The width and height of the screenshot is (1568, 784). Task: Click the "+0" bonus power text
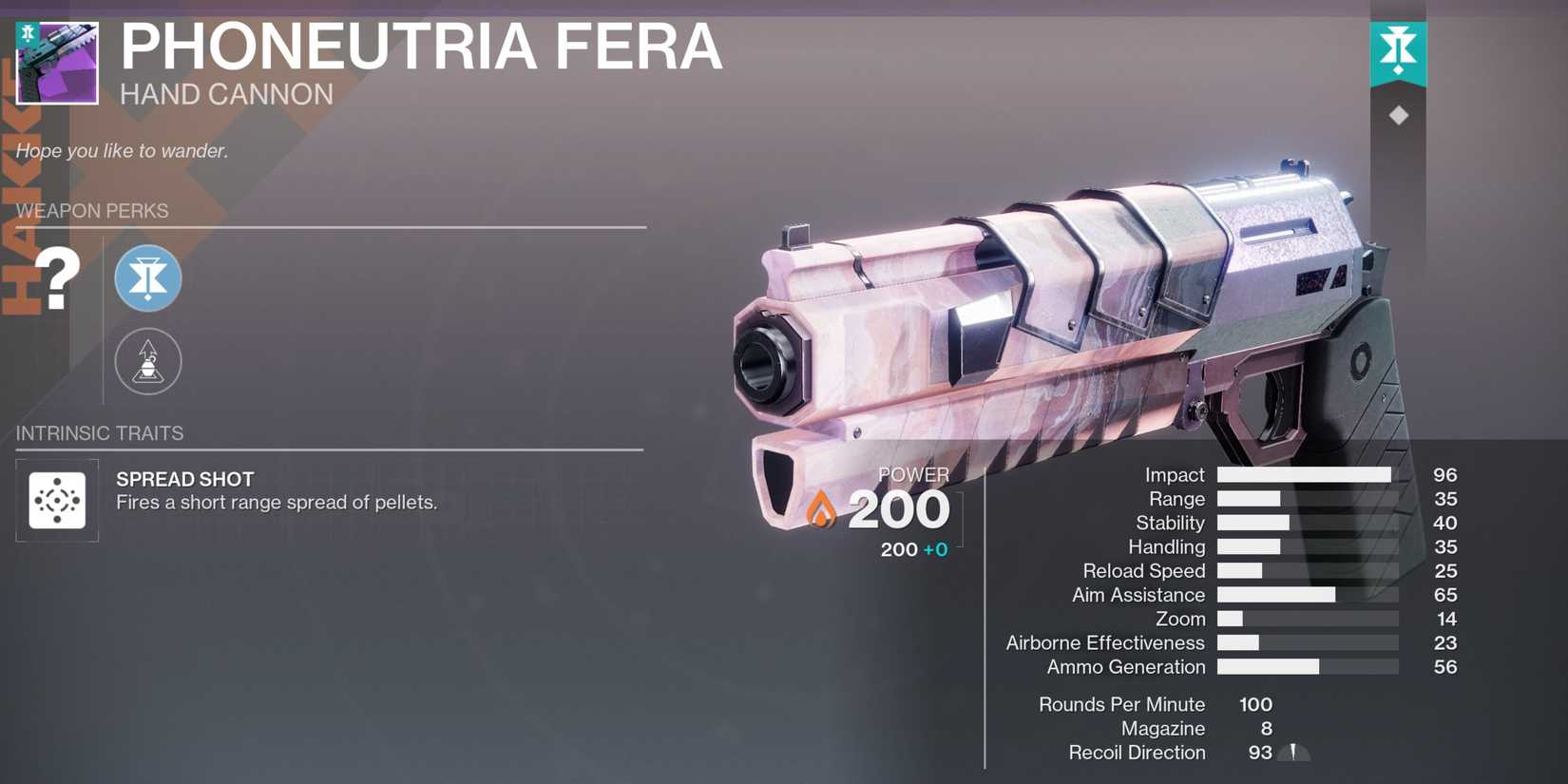tap(936, 549)
